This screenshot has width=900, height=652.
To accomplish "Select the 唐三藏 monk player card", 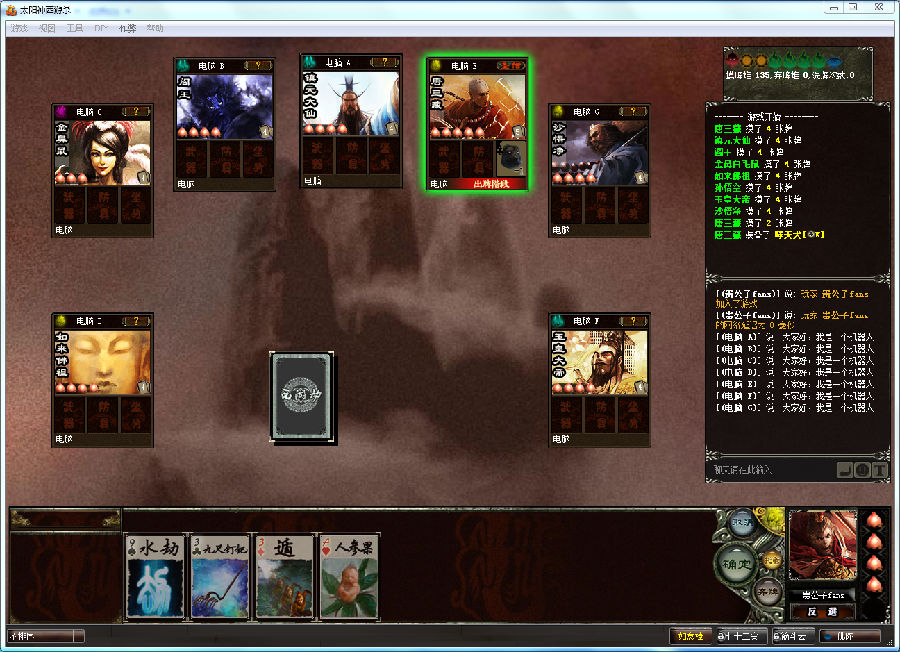I will [x=478, y=122].
